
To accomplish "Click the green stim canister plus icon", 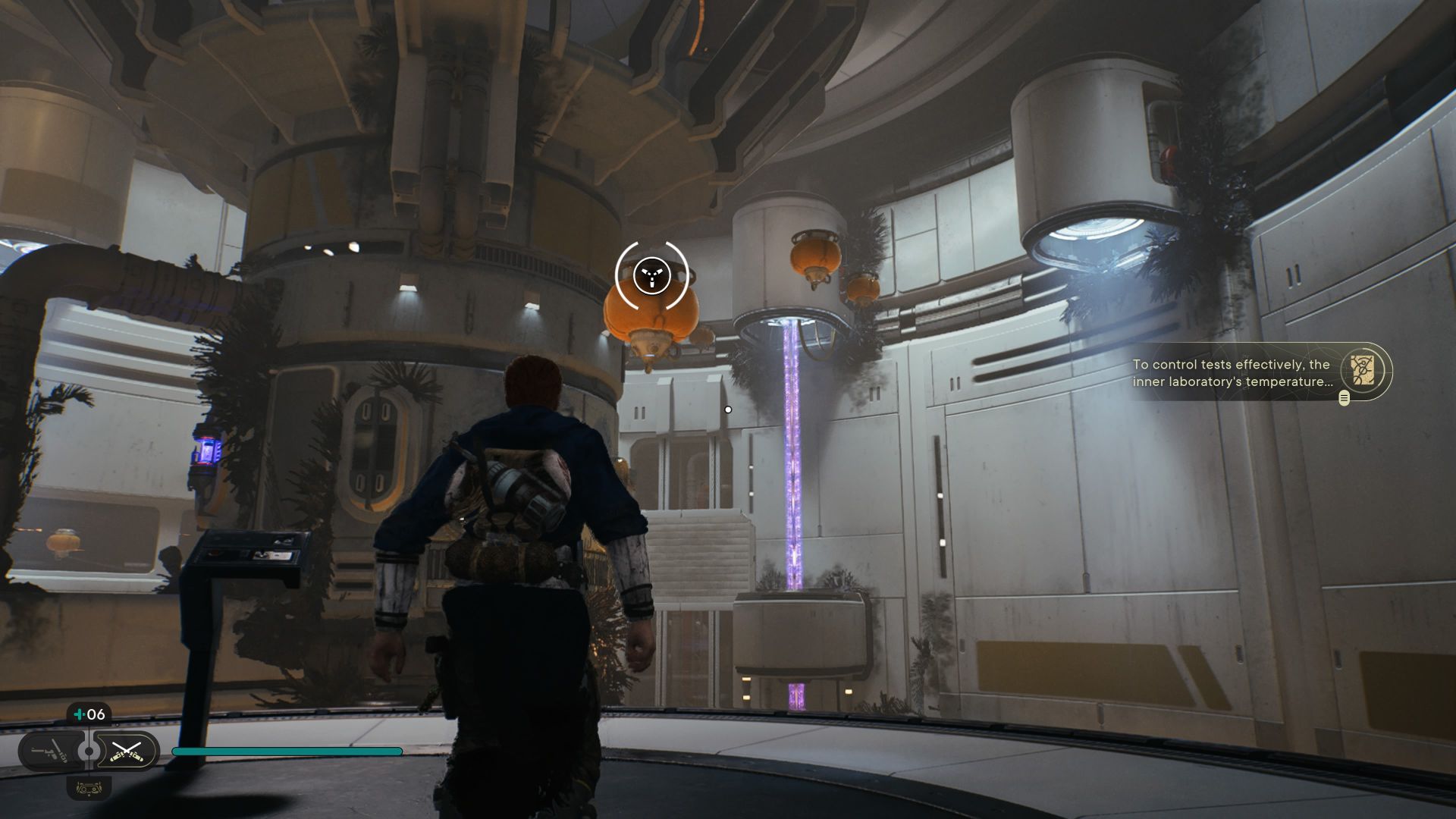I will coord(79,714).
